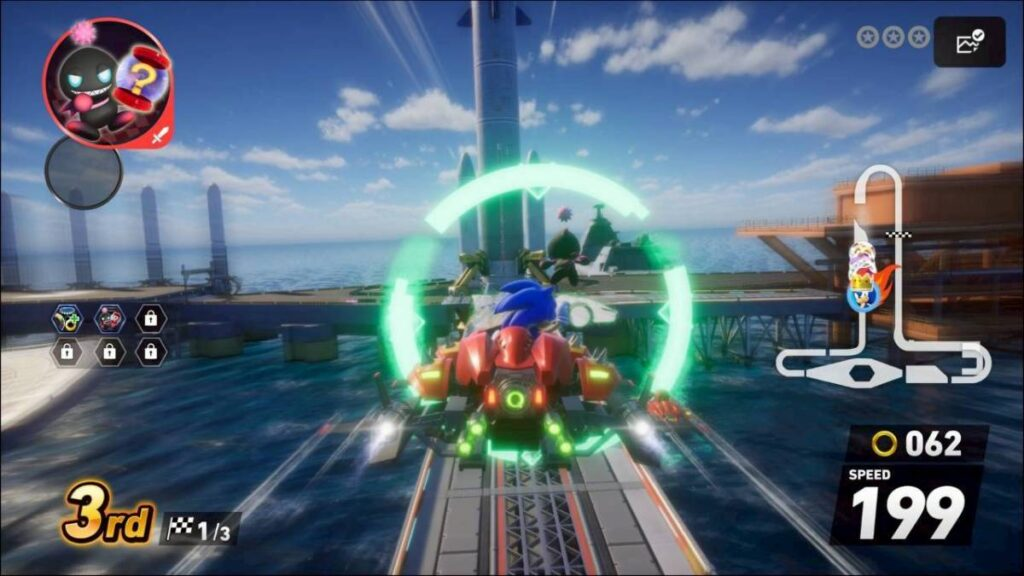
Task: Click the ring gadget hexagon icon
Action: pyautogui.click(x=67, y=319)
